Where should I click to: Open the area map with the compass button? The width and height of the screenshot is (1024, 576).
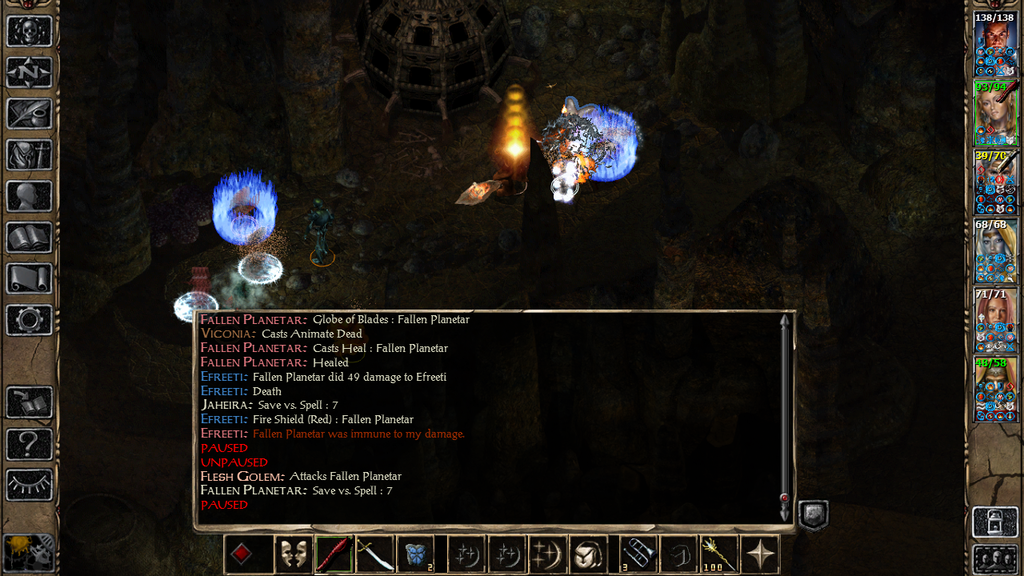[x=29, y=72]
